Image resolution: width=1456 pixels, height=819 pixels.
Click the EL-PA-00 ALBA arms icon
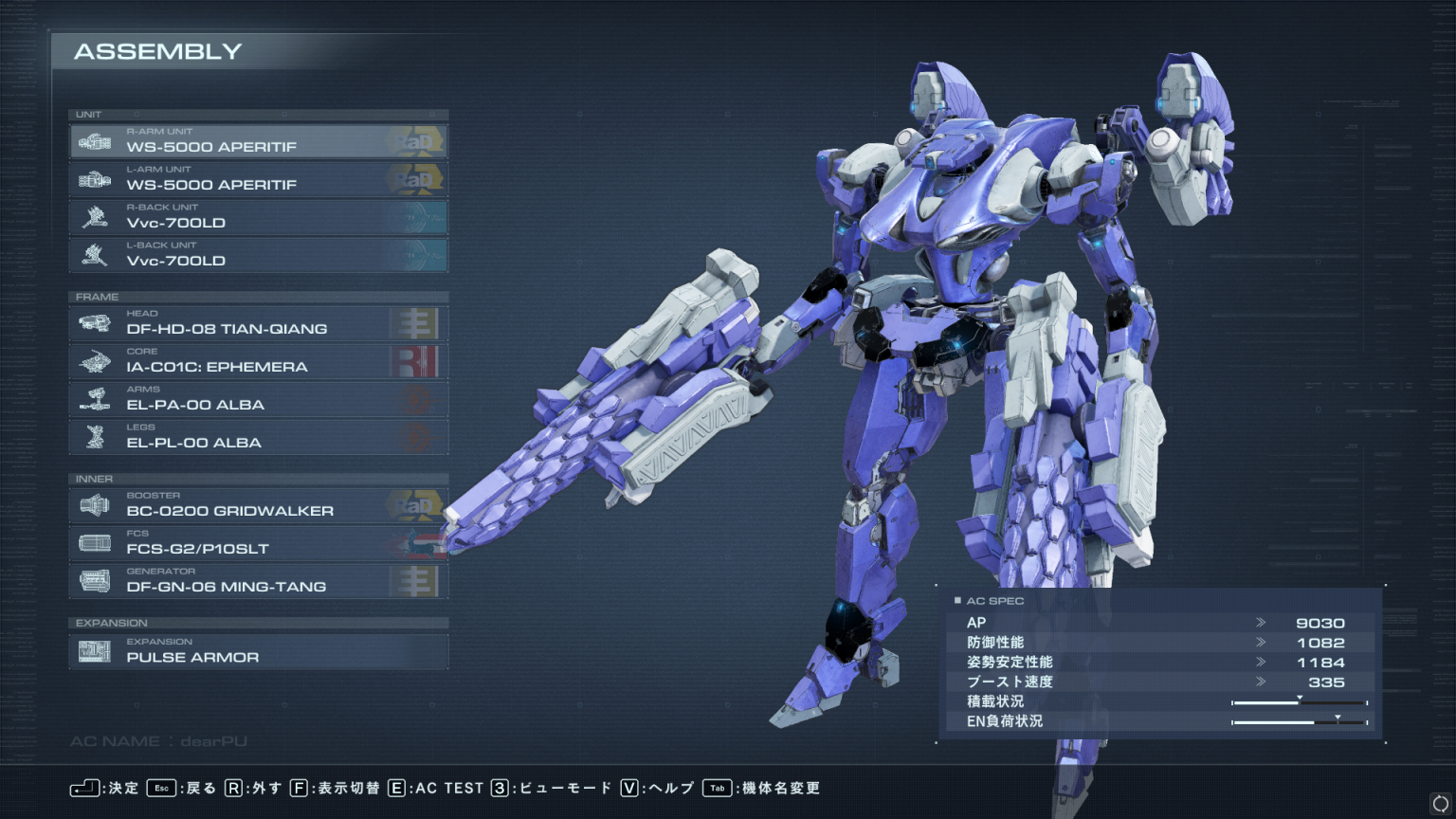[x=95, y=397]
